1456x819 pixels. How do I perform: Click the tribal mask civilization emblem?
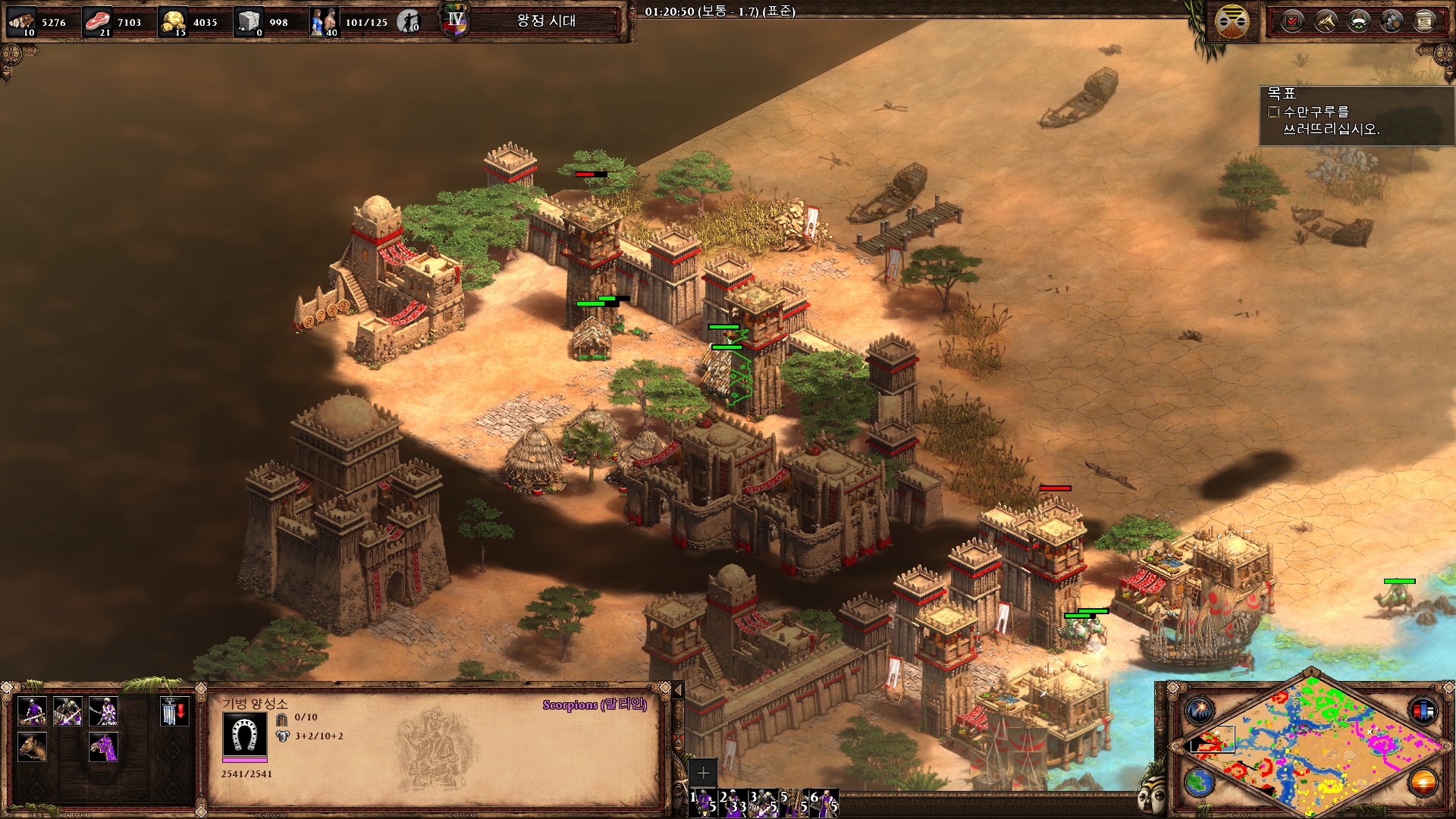[1232, 21]
